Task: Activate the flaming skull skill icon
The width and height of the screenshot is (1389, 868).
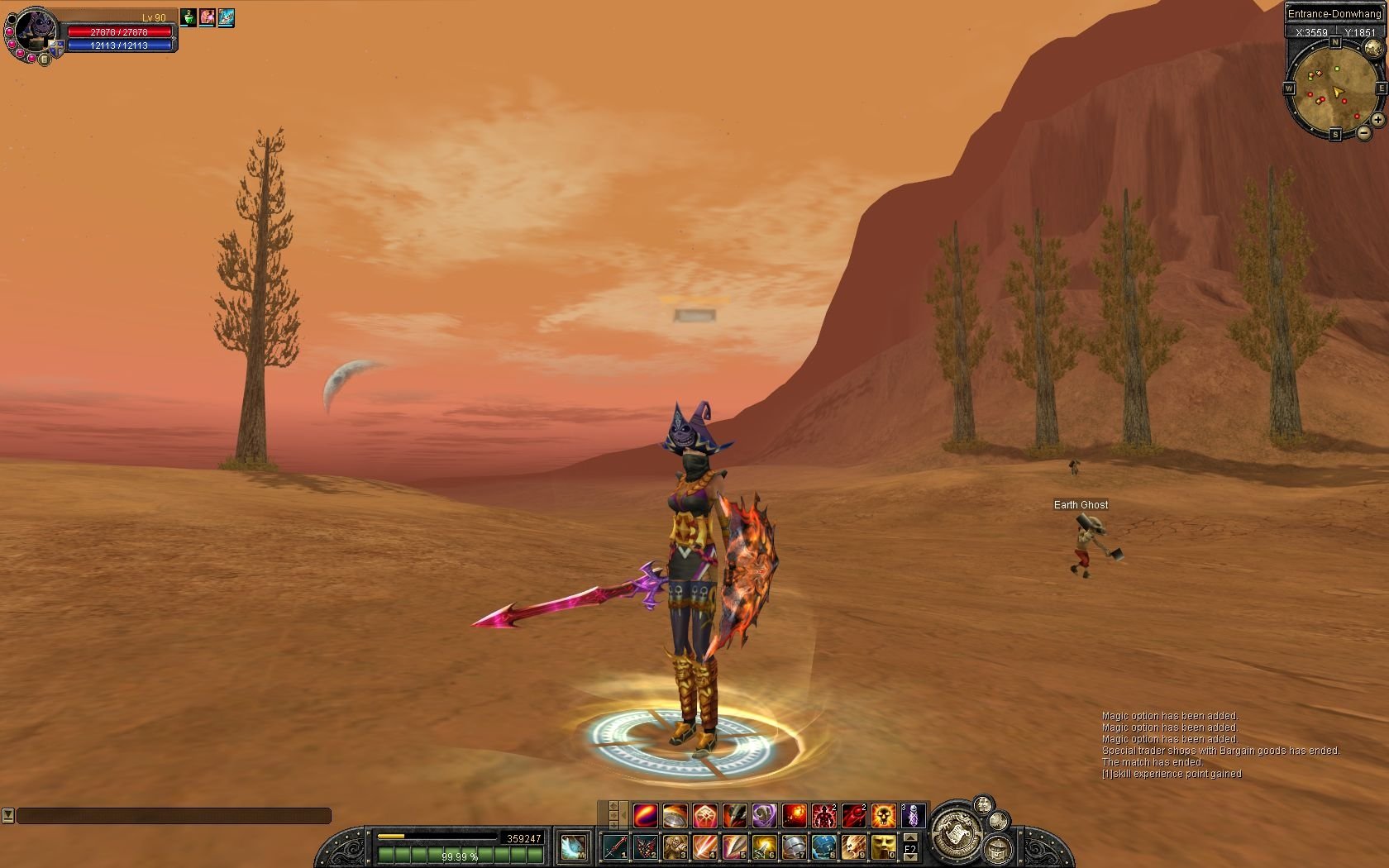Action: coord(883,816)
